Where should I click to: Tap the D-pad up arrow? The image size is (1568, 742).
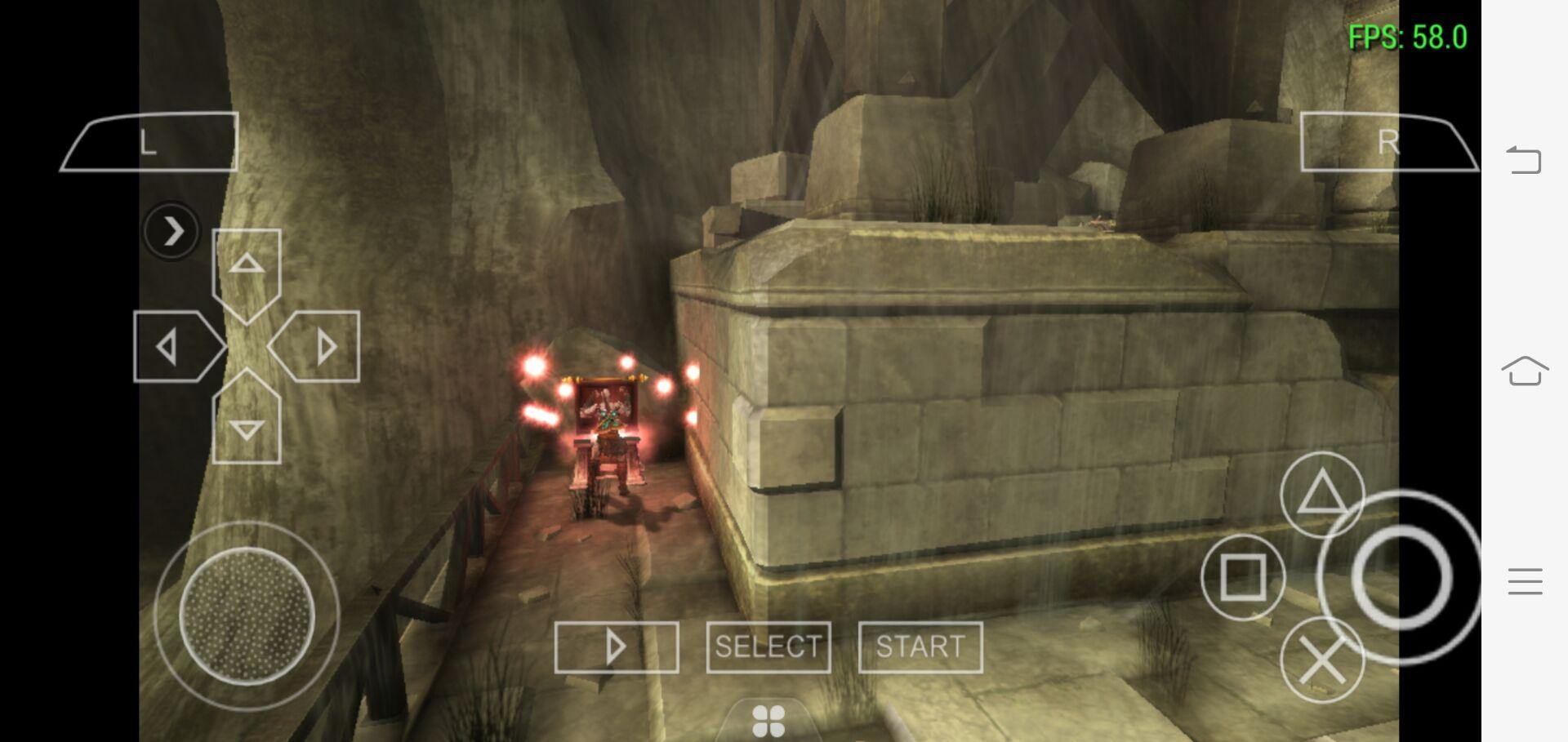pos(247,264)
